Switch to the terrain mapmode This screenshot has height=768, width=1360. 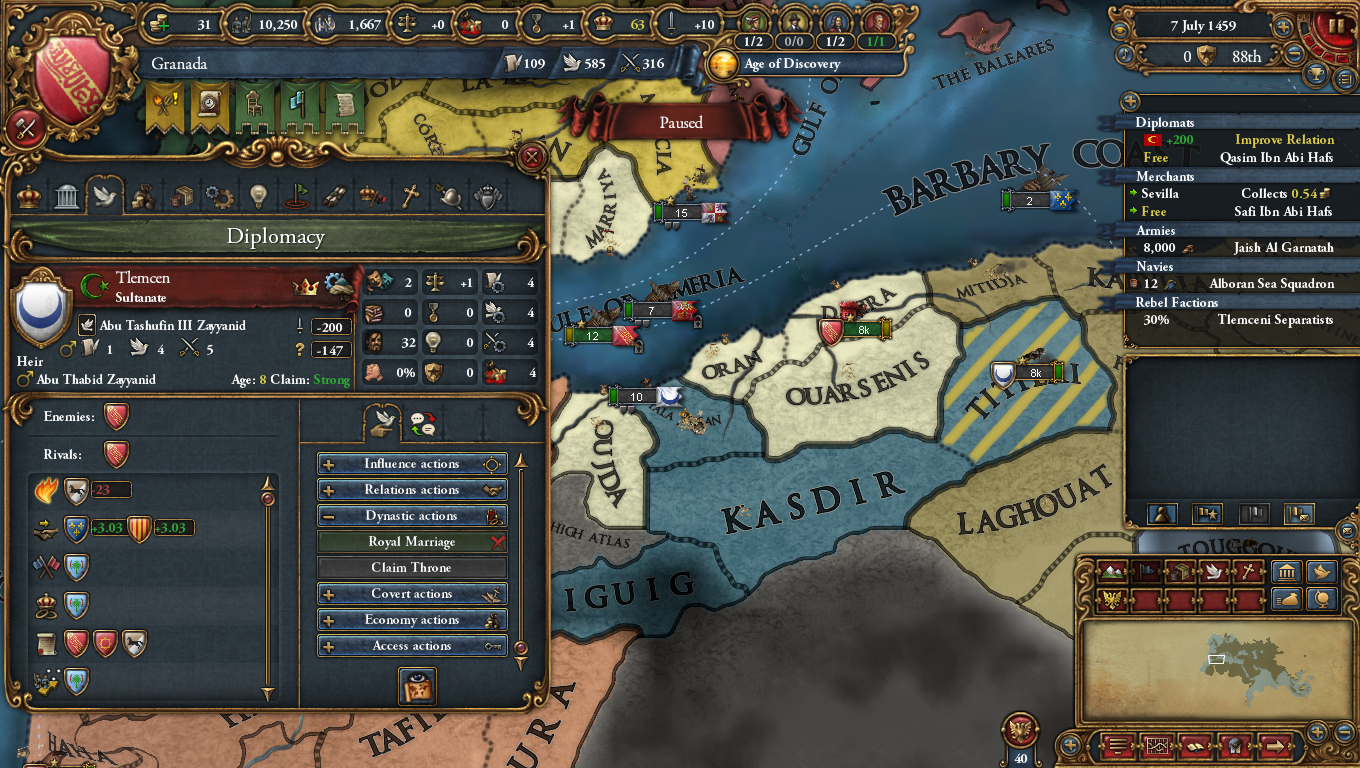(x=1110, y=572)
